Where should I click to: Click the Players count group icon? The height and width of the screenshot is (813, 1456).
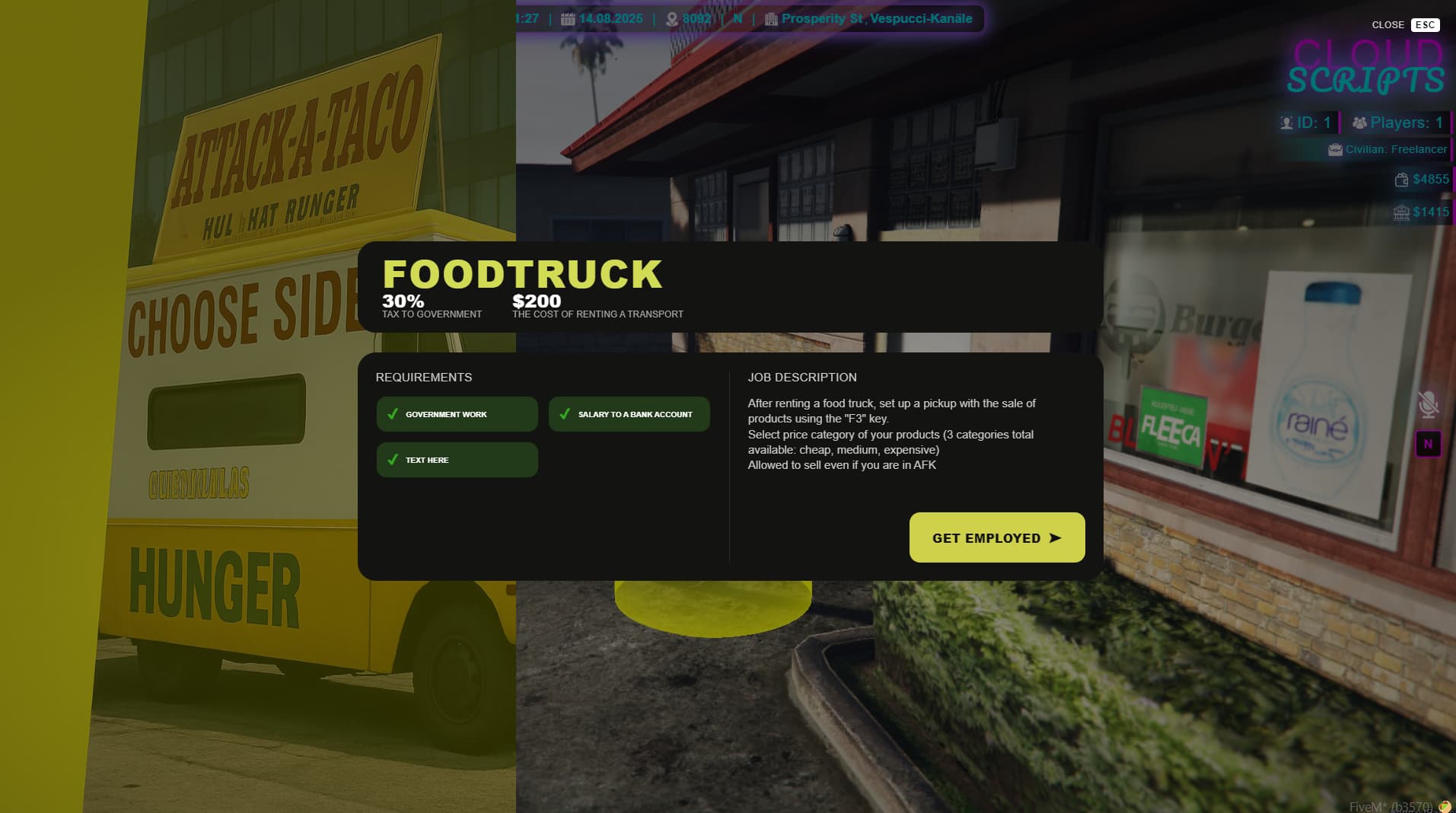coord(1358,122)
